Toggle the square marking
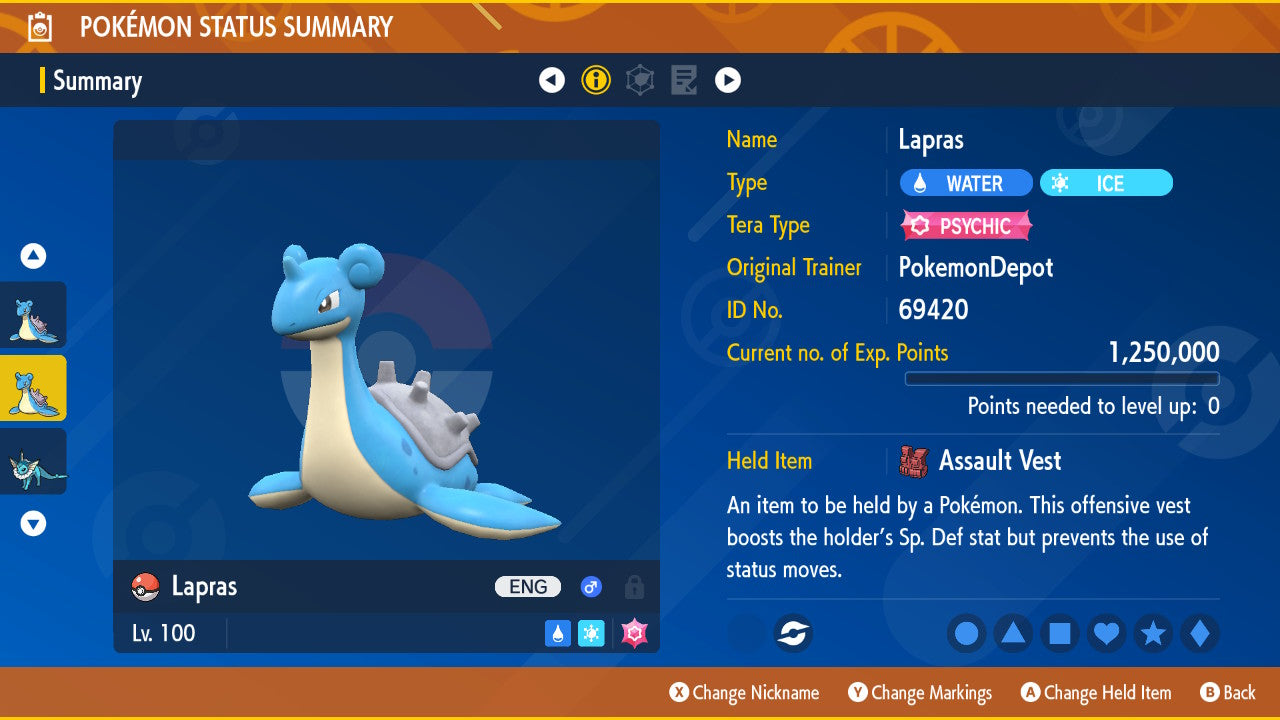The width and height of the screenshot is (1280, 720). pyautogui.click(x=1060, y=633)
